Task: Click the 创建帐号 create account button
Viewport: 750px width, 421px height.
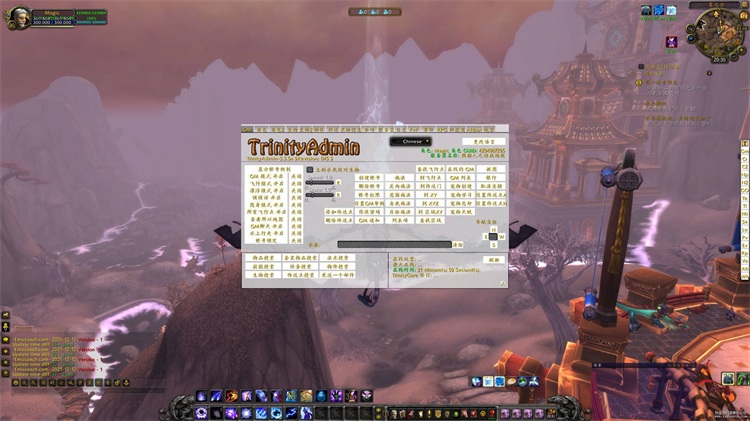Action: point(370,178)
